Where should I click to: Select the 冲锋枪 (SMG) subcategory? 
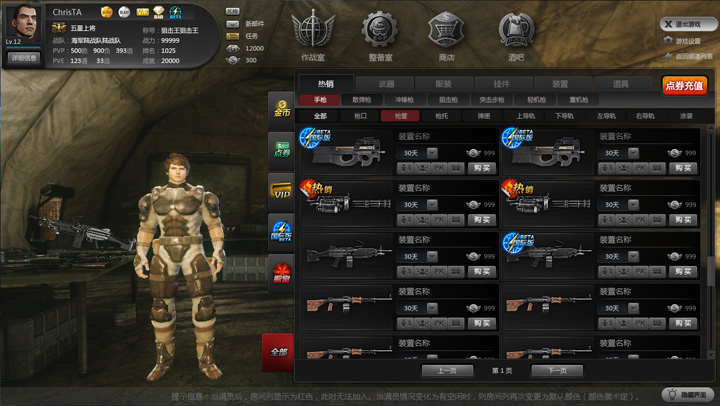point(405,100)
